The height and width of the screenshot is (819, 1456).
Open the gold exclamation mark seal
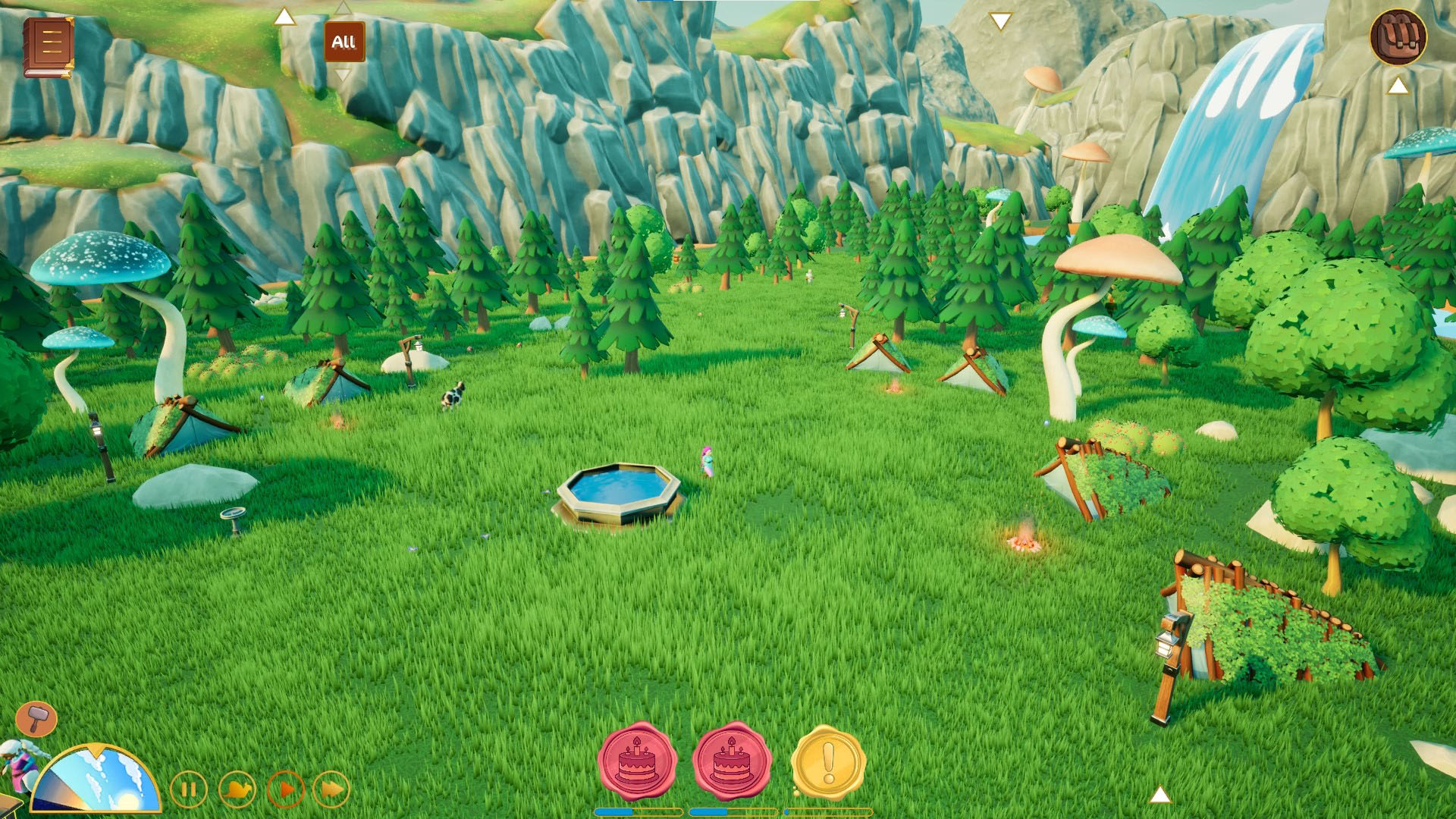click(x=828, y=763)
